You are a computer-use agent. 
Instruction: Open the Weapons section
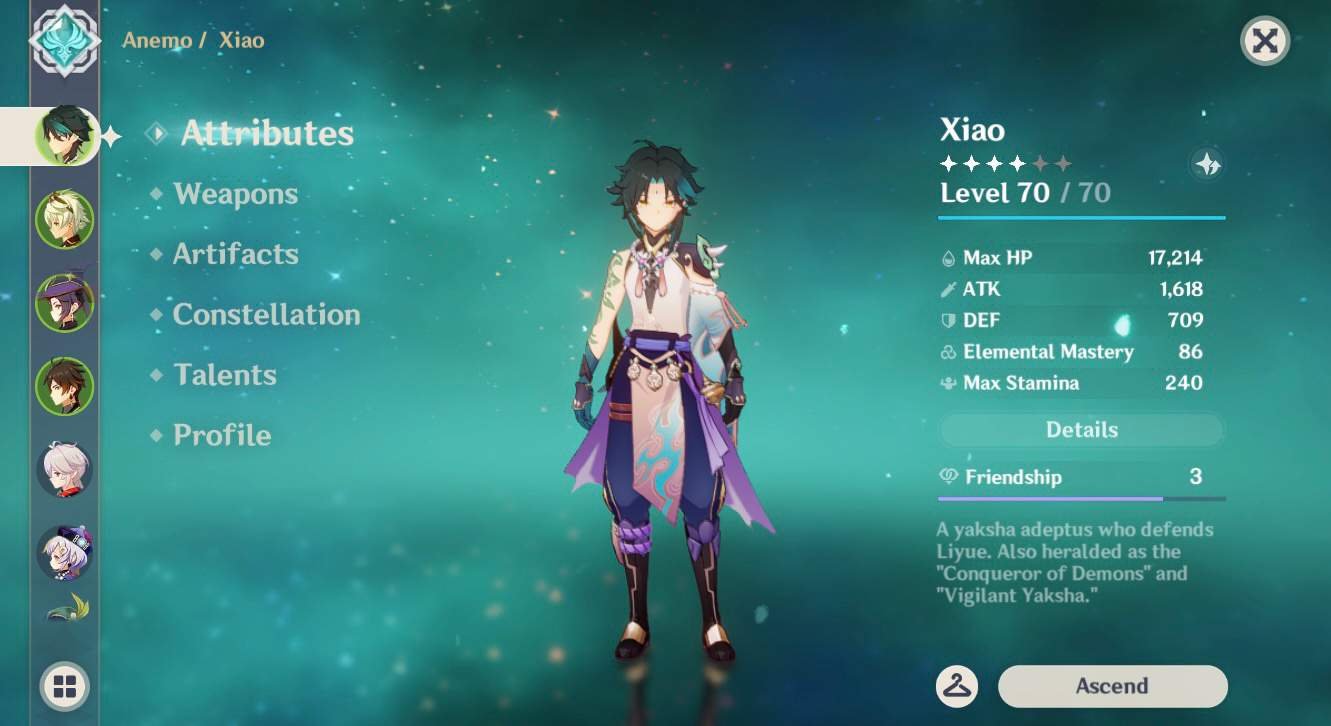[x=235, y=194]
